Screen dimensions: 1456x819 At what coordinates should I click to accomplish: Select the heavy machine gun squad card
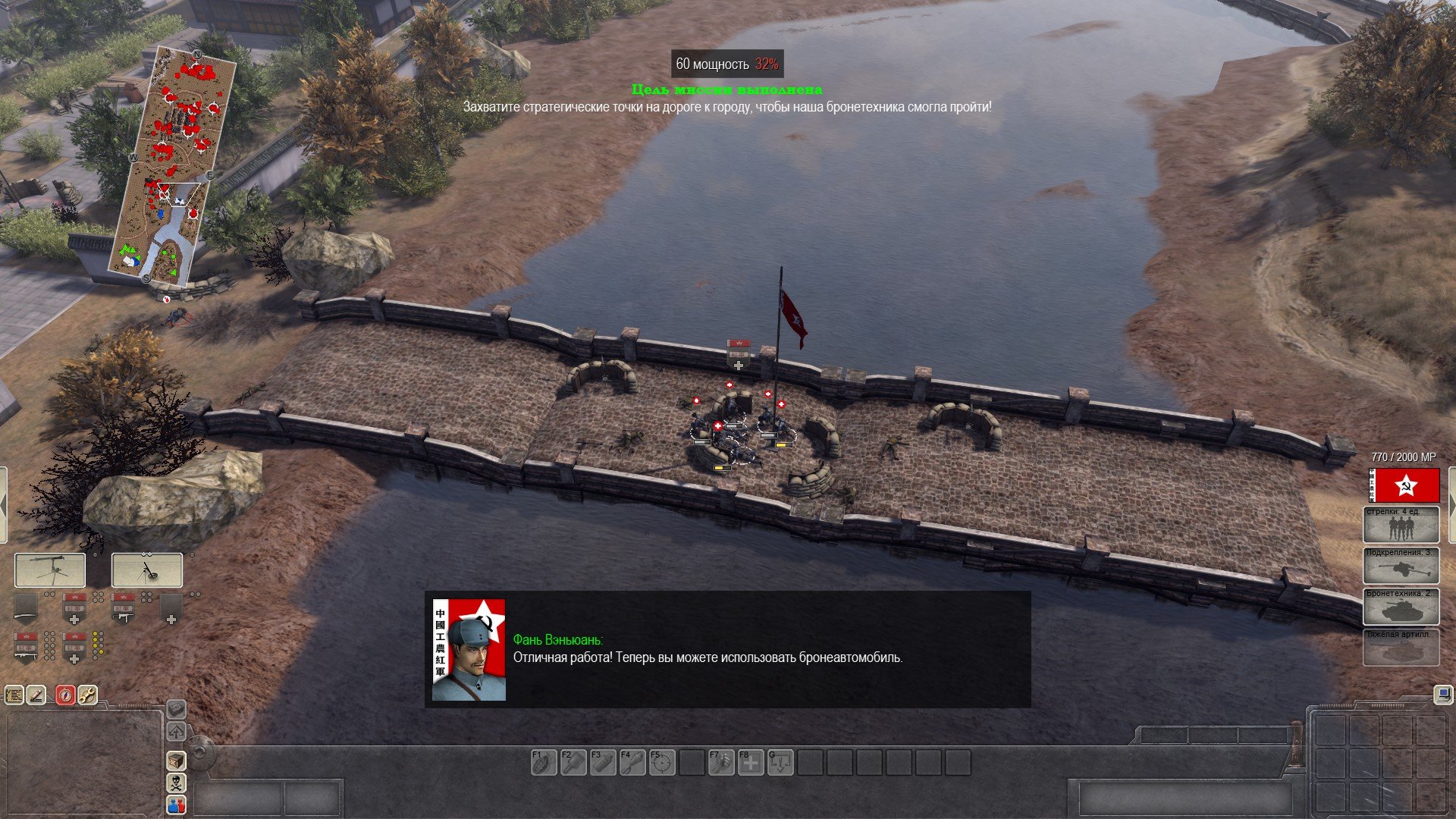click(50, 570)
